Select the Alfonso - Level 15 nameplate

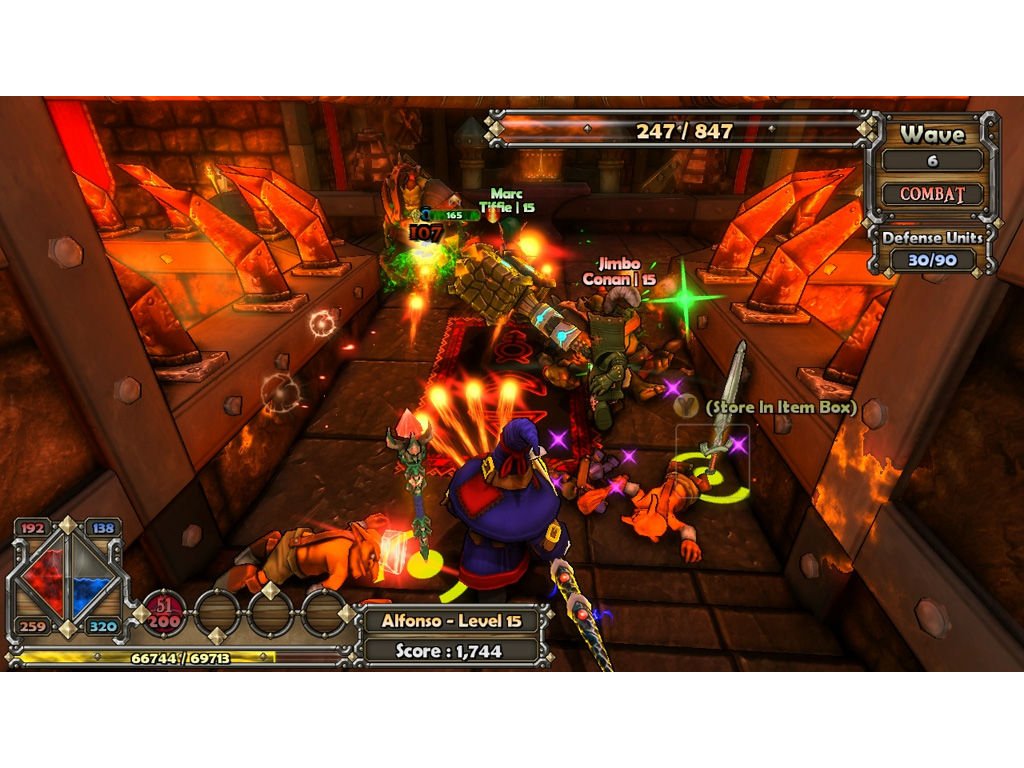click(451, 621)
